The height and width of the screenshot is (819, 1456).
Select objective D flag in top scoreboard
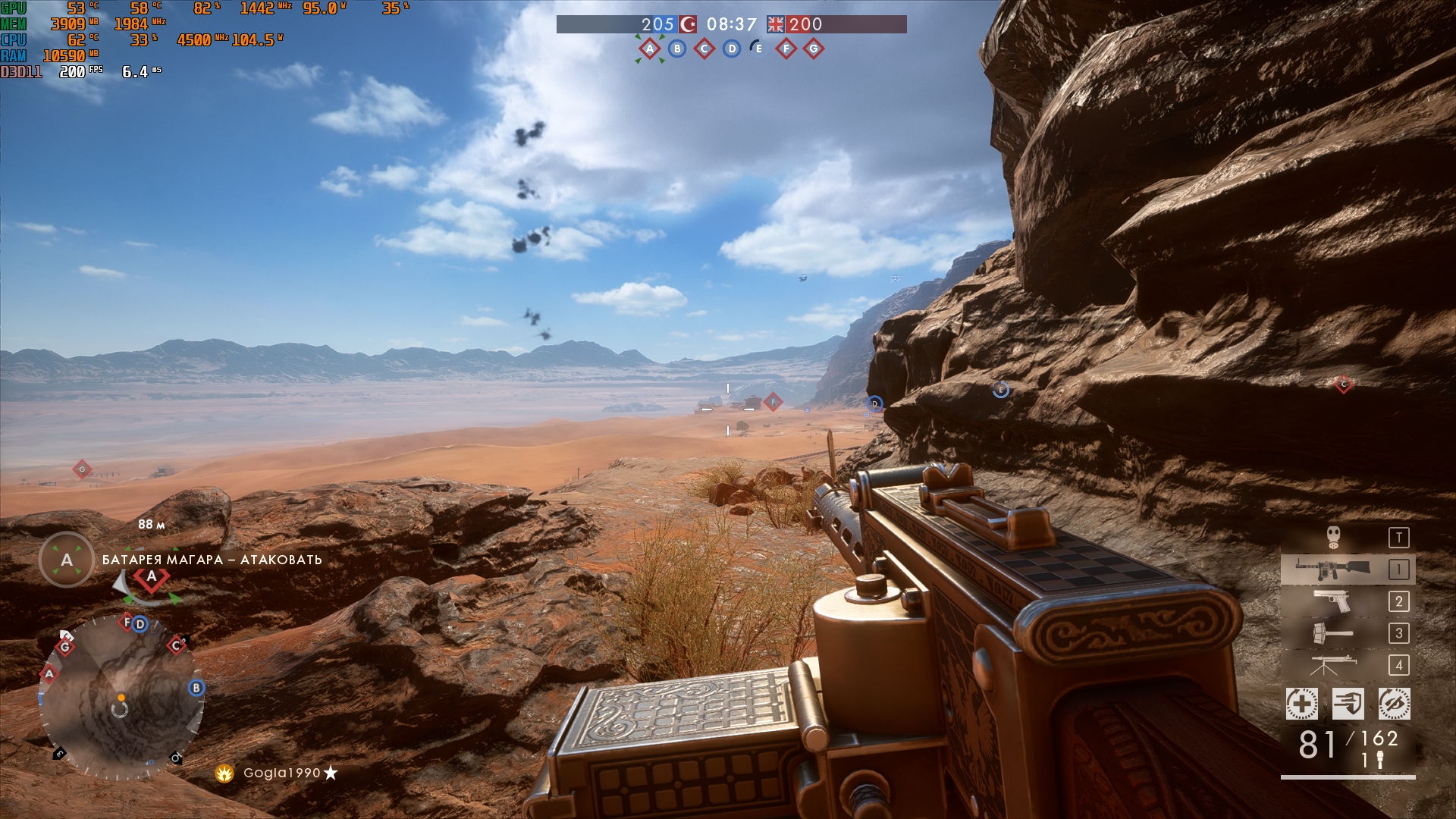click(732, 49)
